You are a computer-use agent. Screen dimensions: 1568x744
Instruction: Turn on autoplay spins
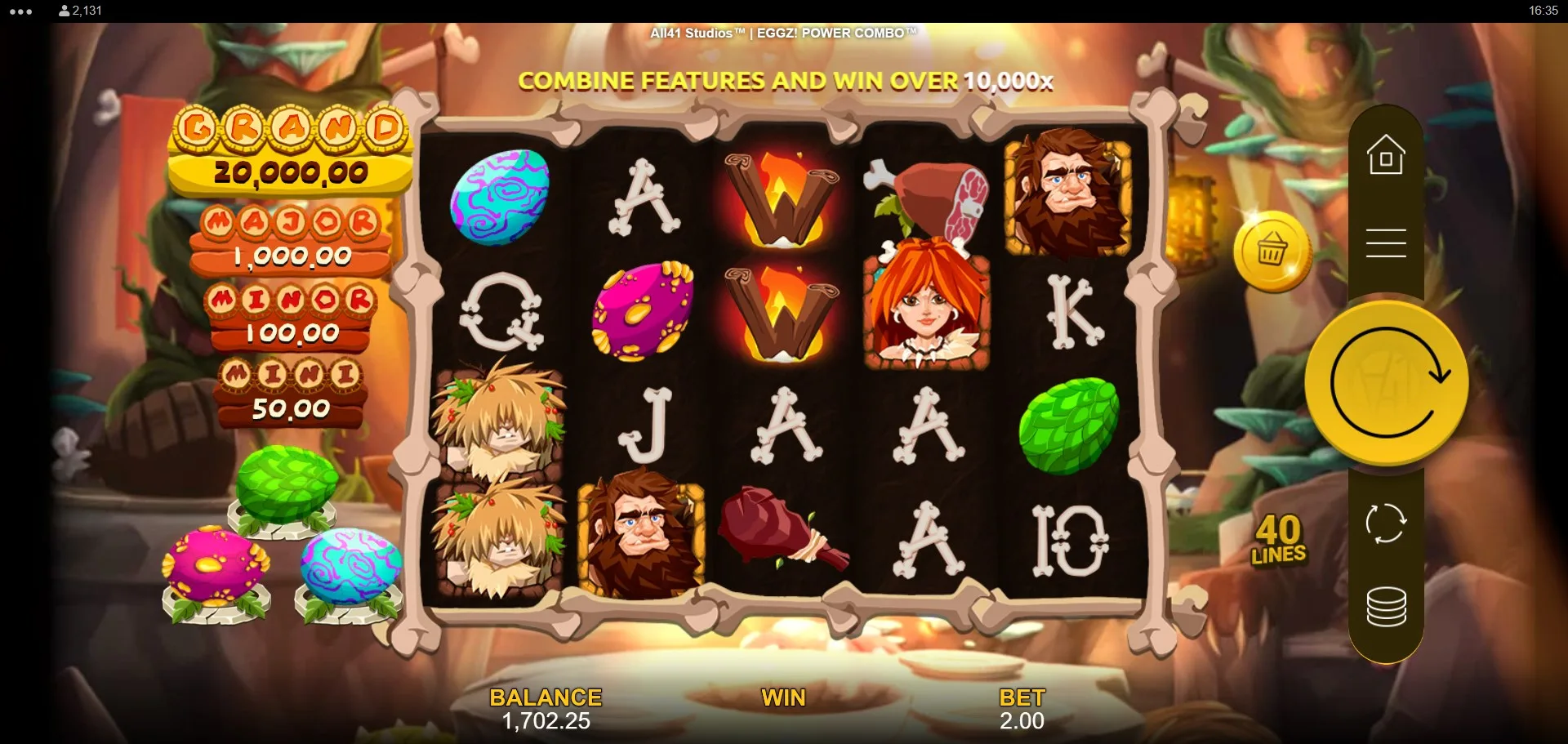coord(1386,523)
